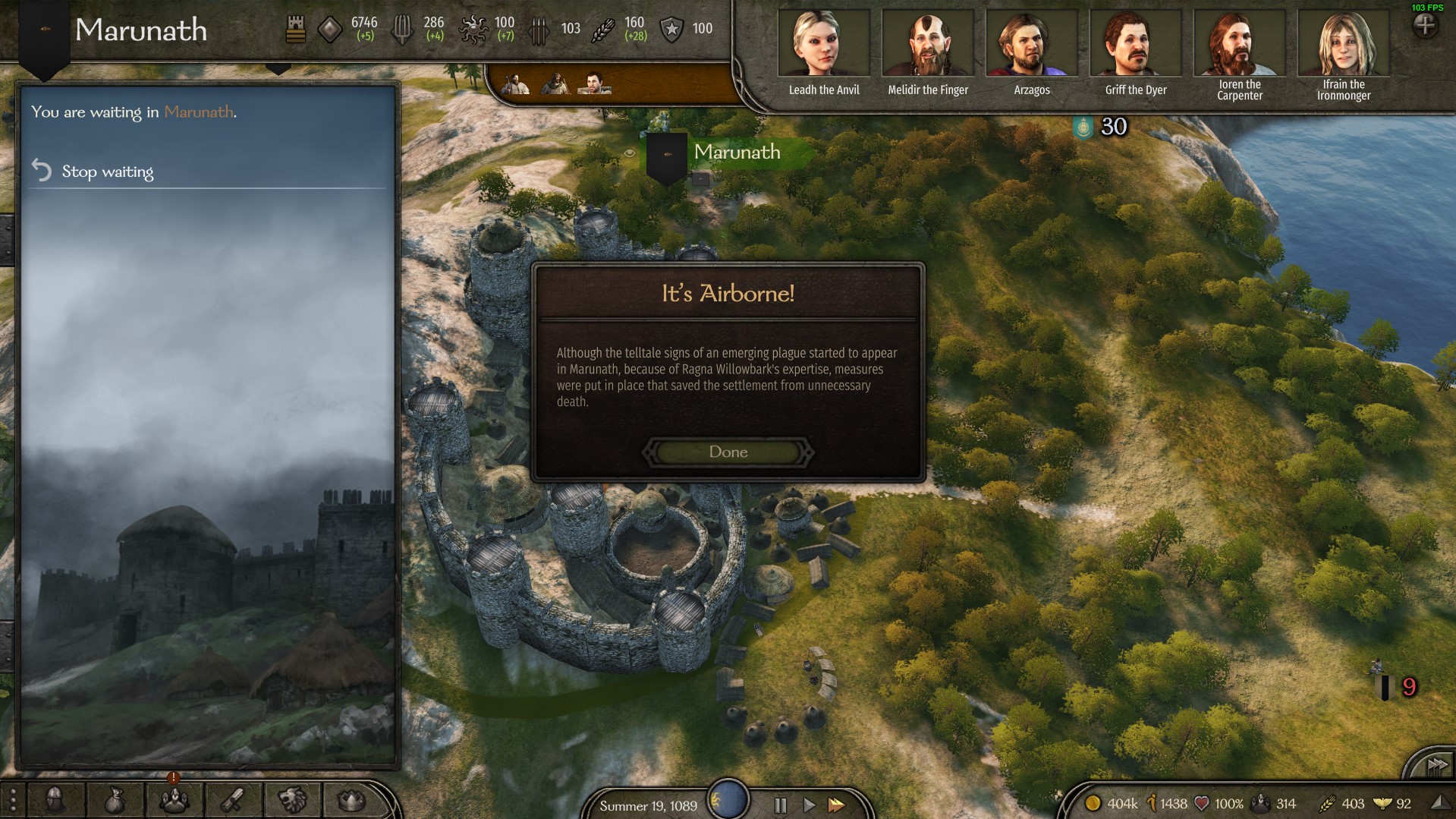Image resolution: width=1456 pixels, height=819 pixels.
Task: Set campaign time to normal play speed
Action: [809, 805]
